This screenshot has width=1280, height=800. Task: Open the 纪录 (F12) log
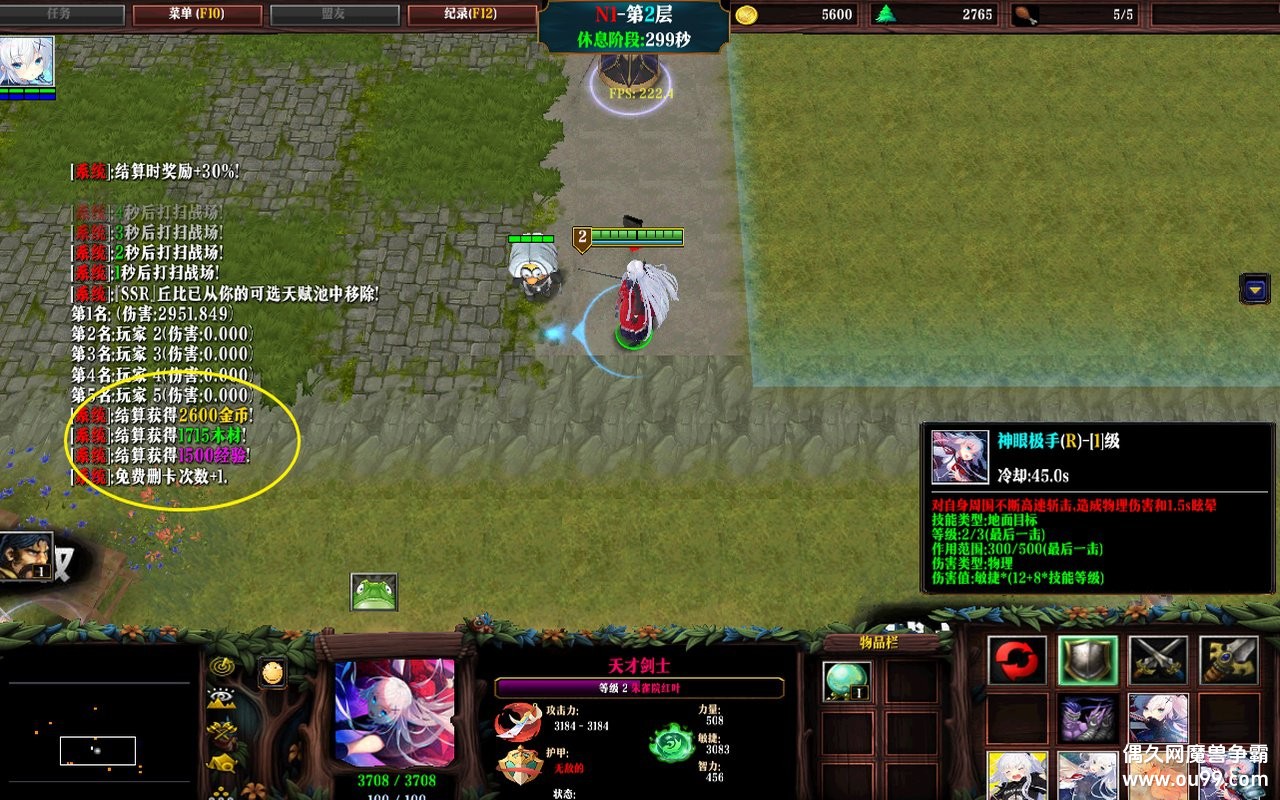pyautogui.click(x=472, y=14)
